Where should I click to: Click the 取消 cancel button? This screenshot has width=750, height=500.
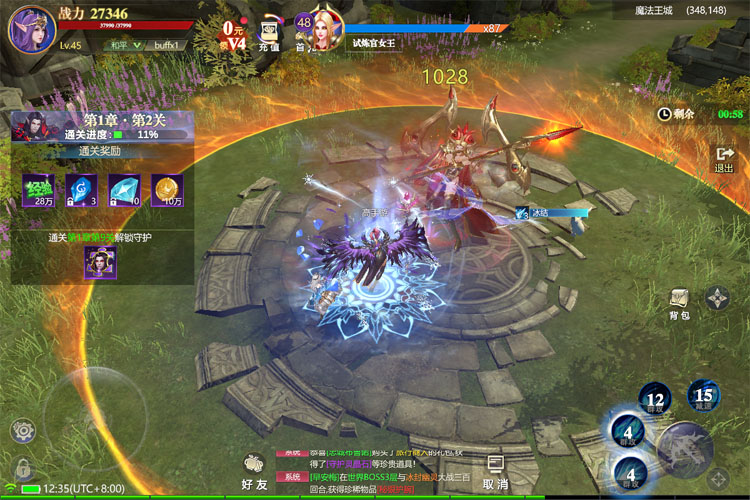click(x=495, y=471)
